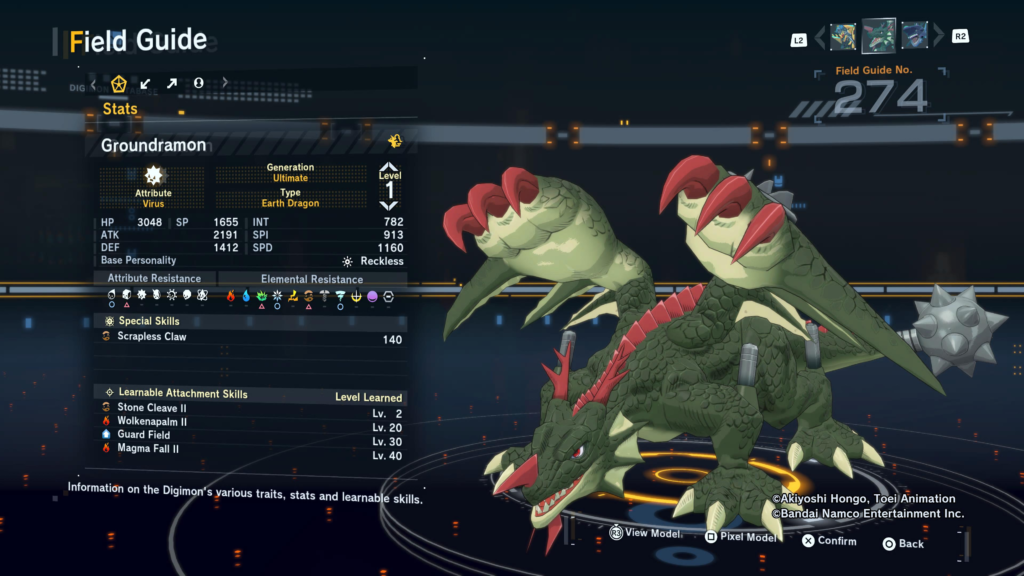Click the fire elemental resistance icon

coord(230,296)
